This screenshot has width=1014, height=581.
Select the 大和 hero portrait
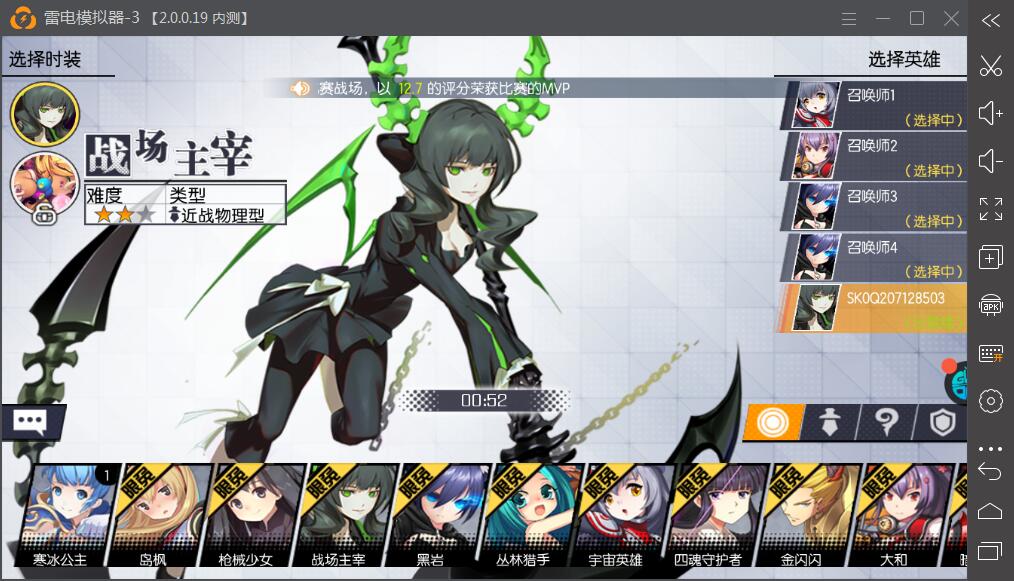coord(892,510)
